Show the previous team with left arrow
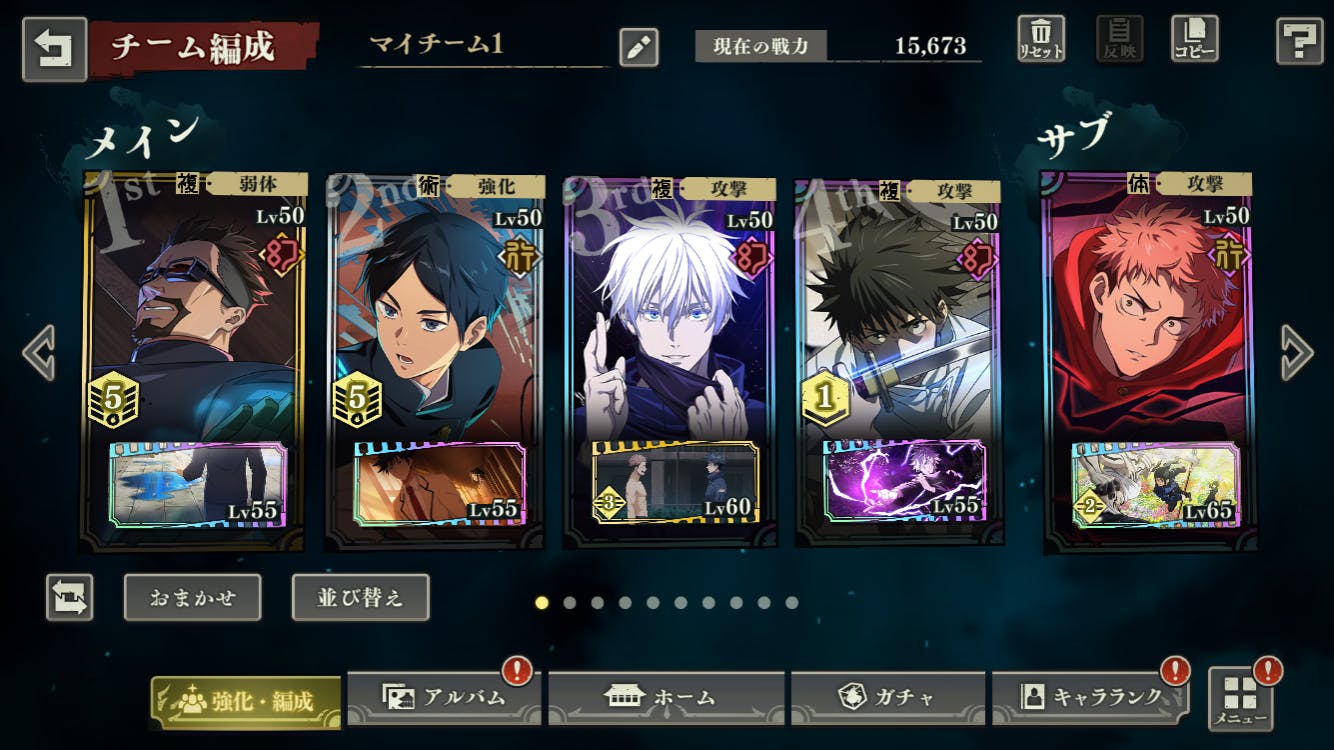The height and width of the screenshot is (750, 1334). (x=39, y=352)
